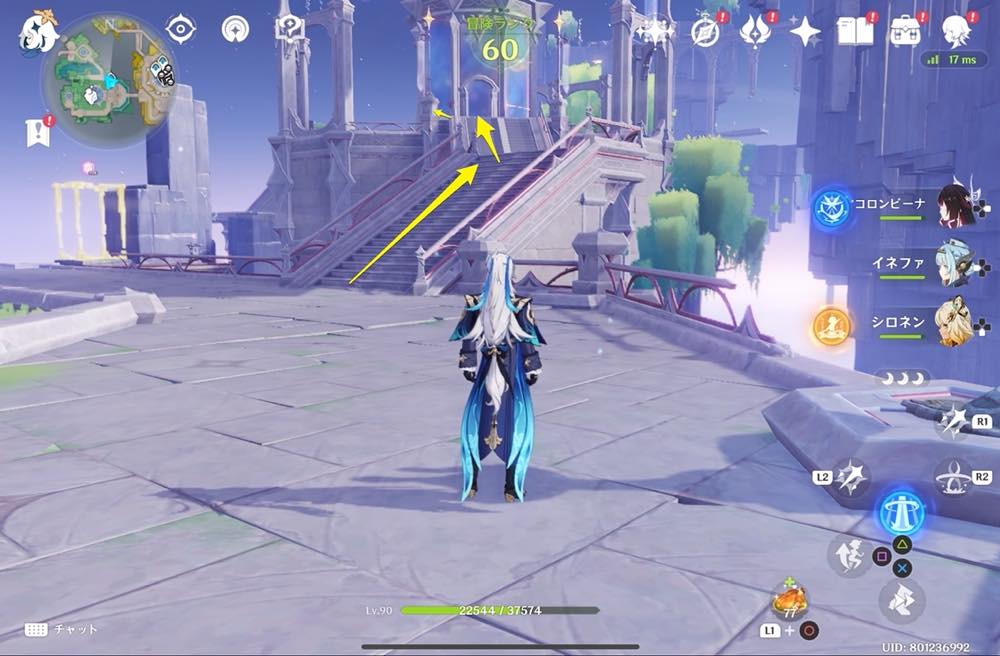Viewport: 1000px width, 656px height.
Task: Open the チャット chat box
Action: coord(60,629)
